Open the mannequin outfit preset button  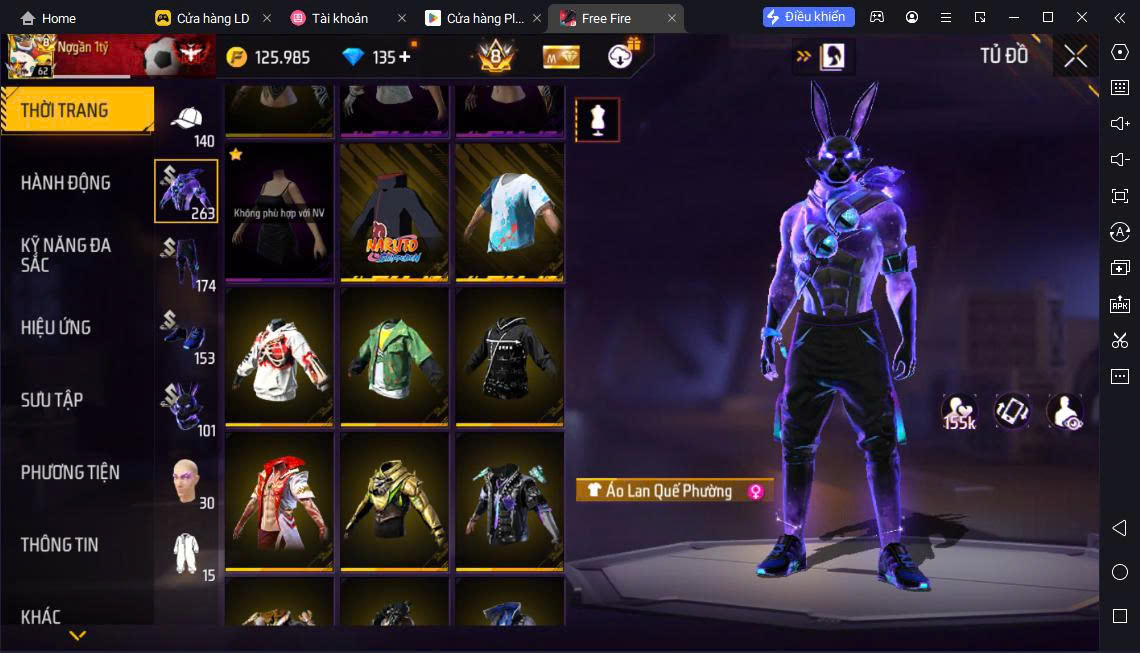coord(597,120)
